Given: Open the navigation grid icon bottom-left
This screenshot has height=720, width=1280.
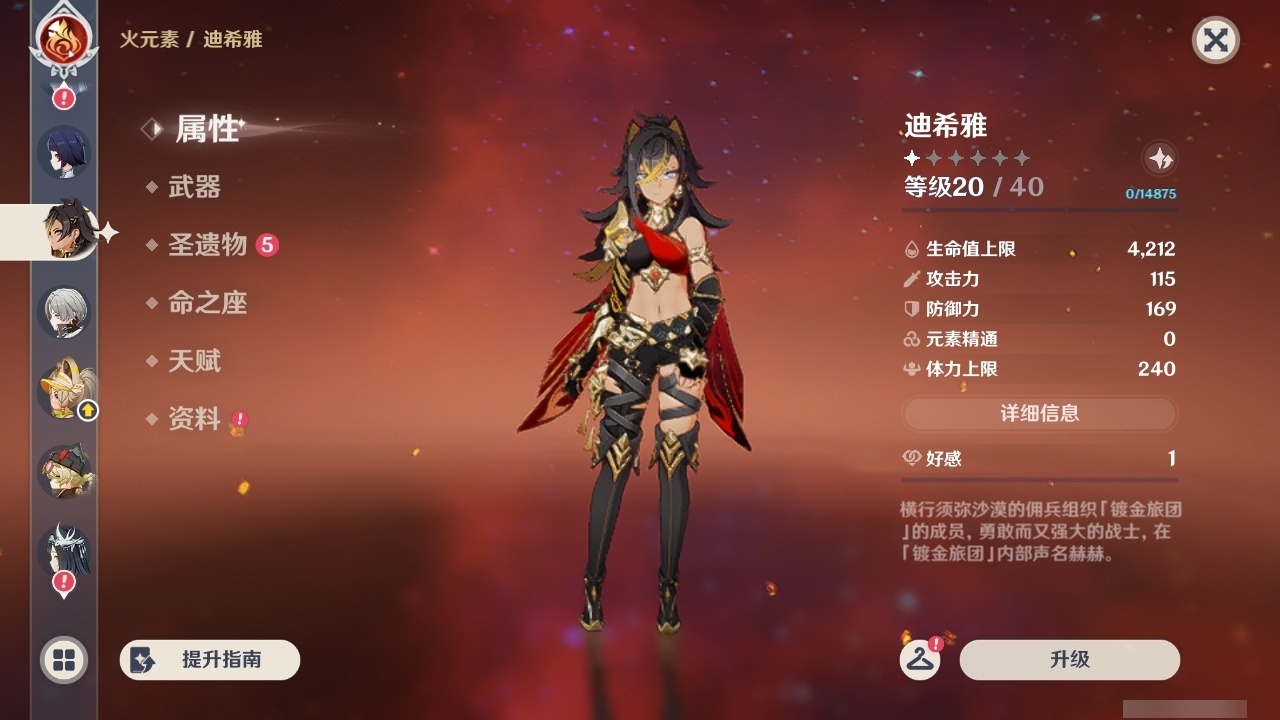Looking at the screenshot, I should pos(62,661).
